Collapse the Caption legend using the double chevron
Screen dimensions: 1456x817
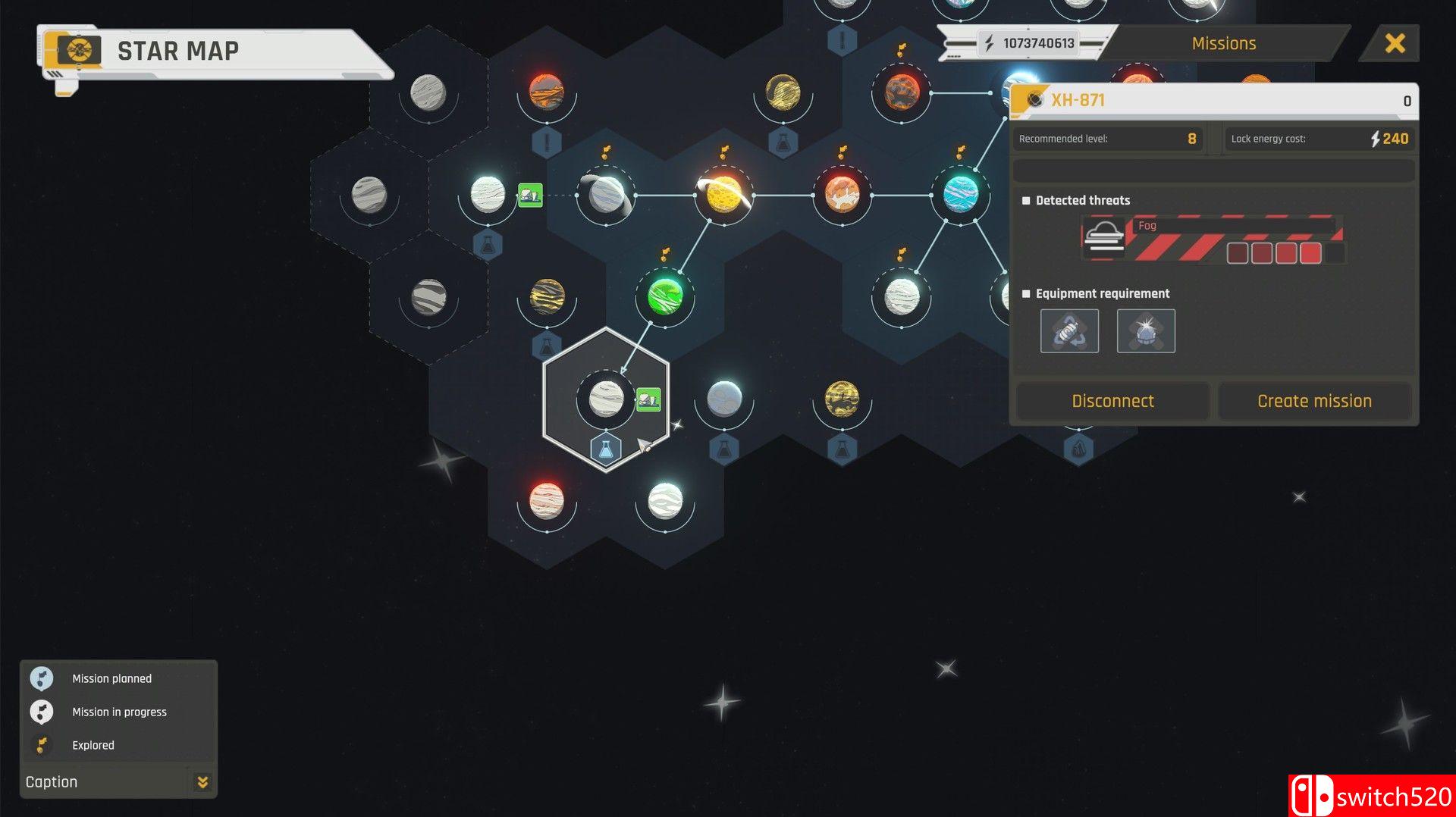202,781
